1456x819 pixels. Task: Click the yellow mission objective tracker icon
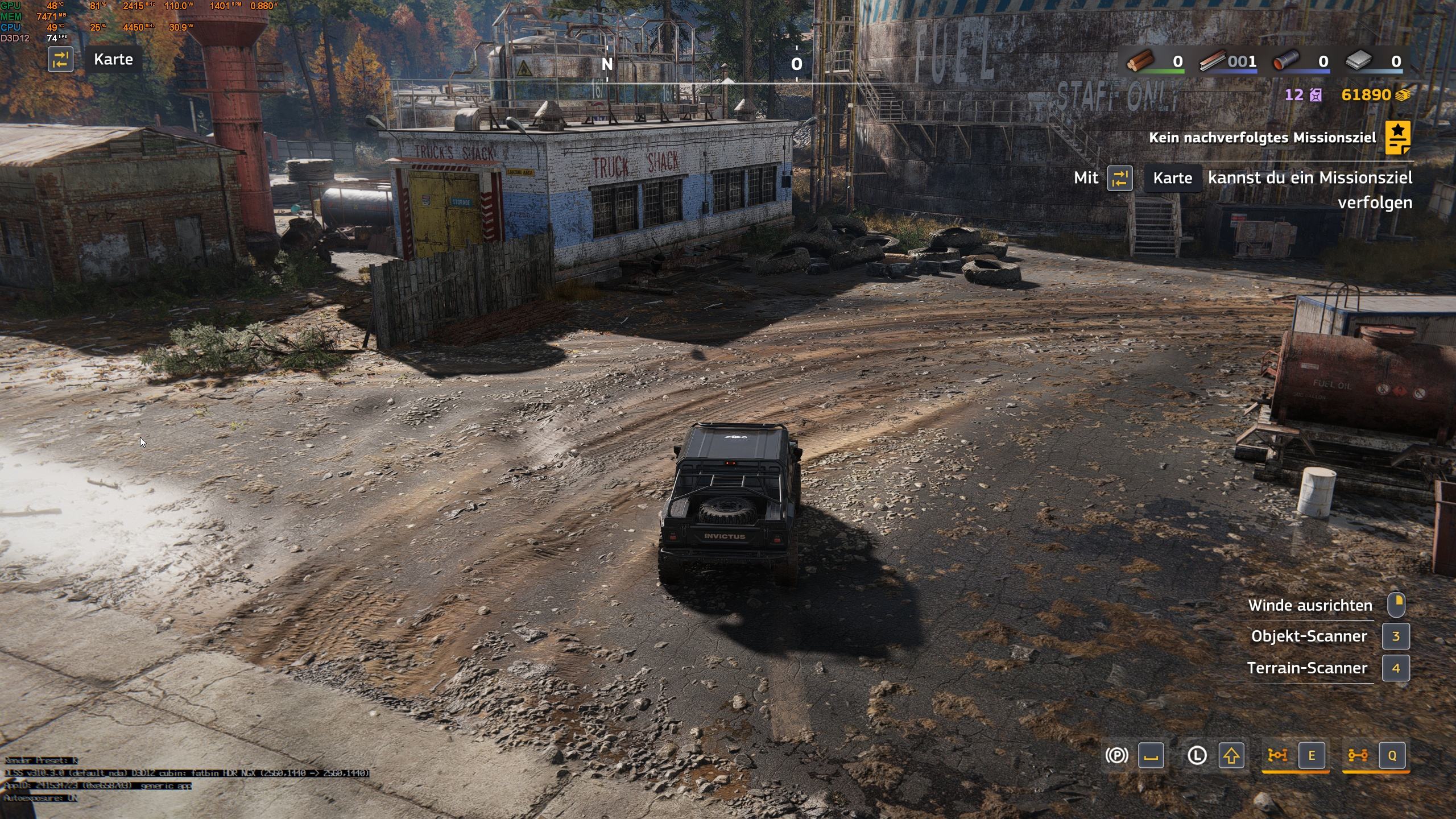click(x=1397, y=137)
